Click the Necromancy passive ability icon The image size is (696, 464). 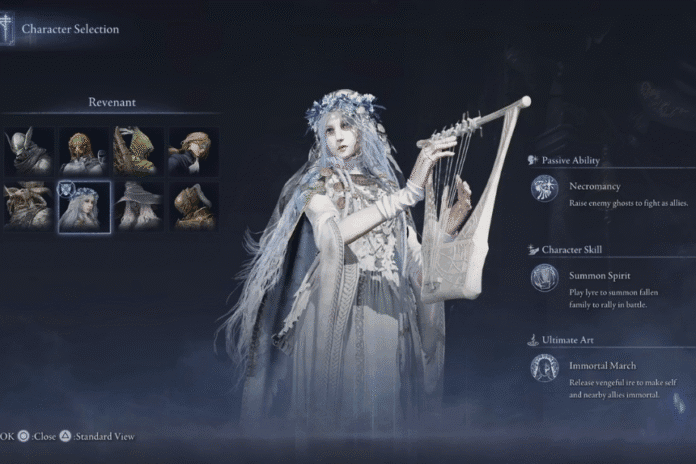pyautogui.click(x=545, y=189)
